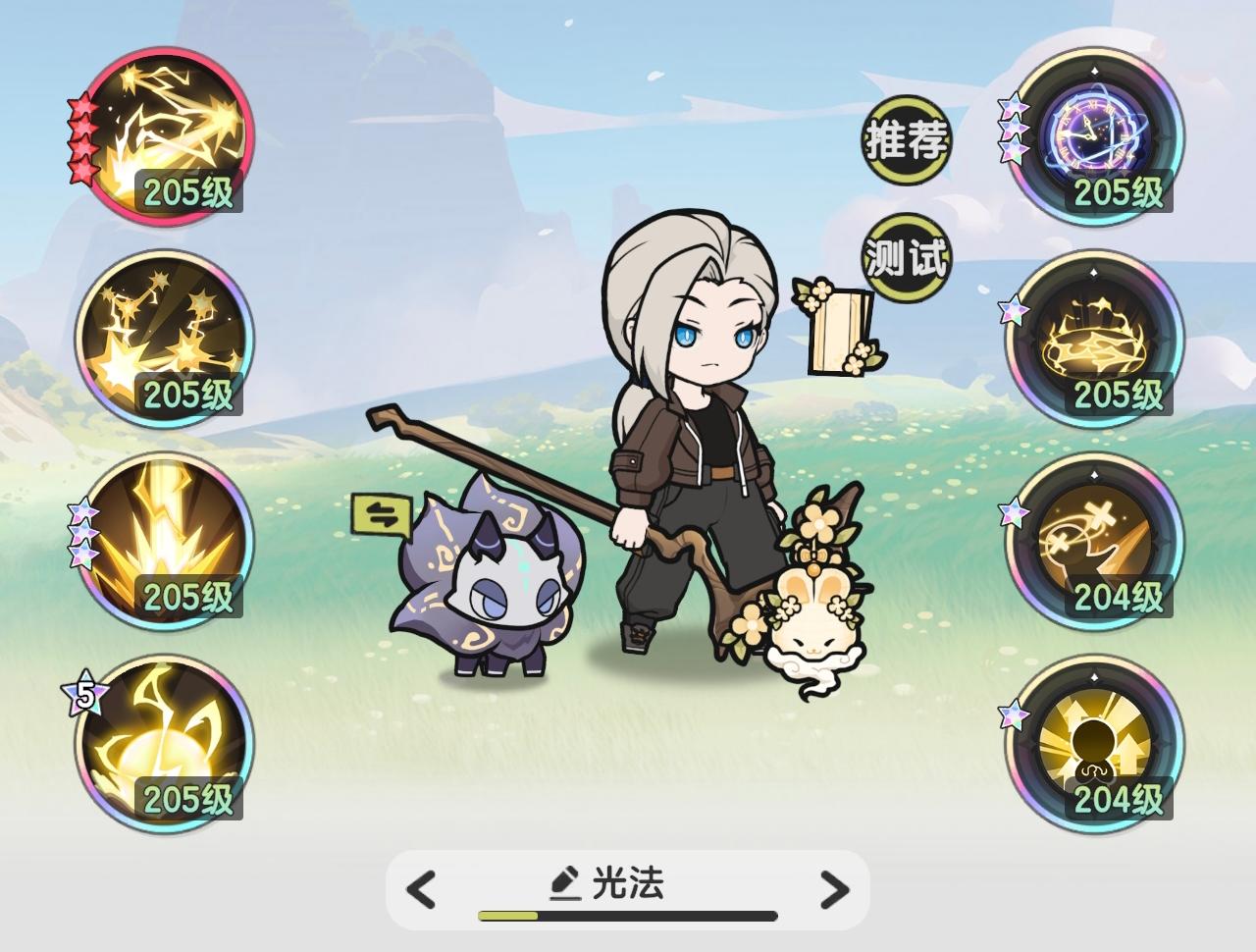Toggle the companion swap arrows icon

[382, 511]
